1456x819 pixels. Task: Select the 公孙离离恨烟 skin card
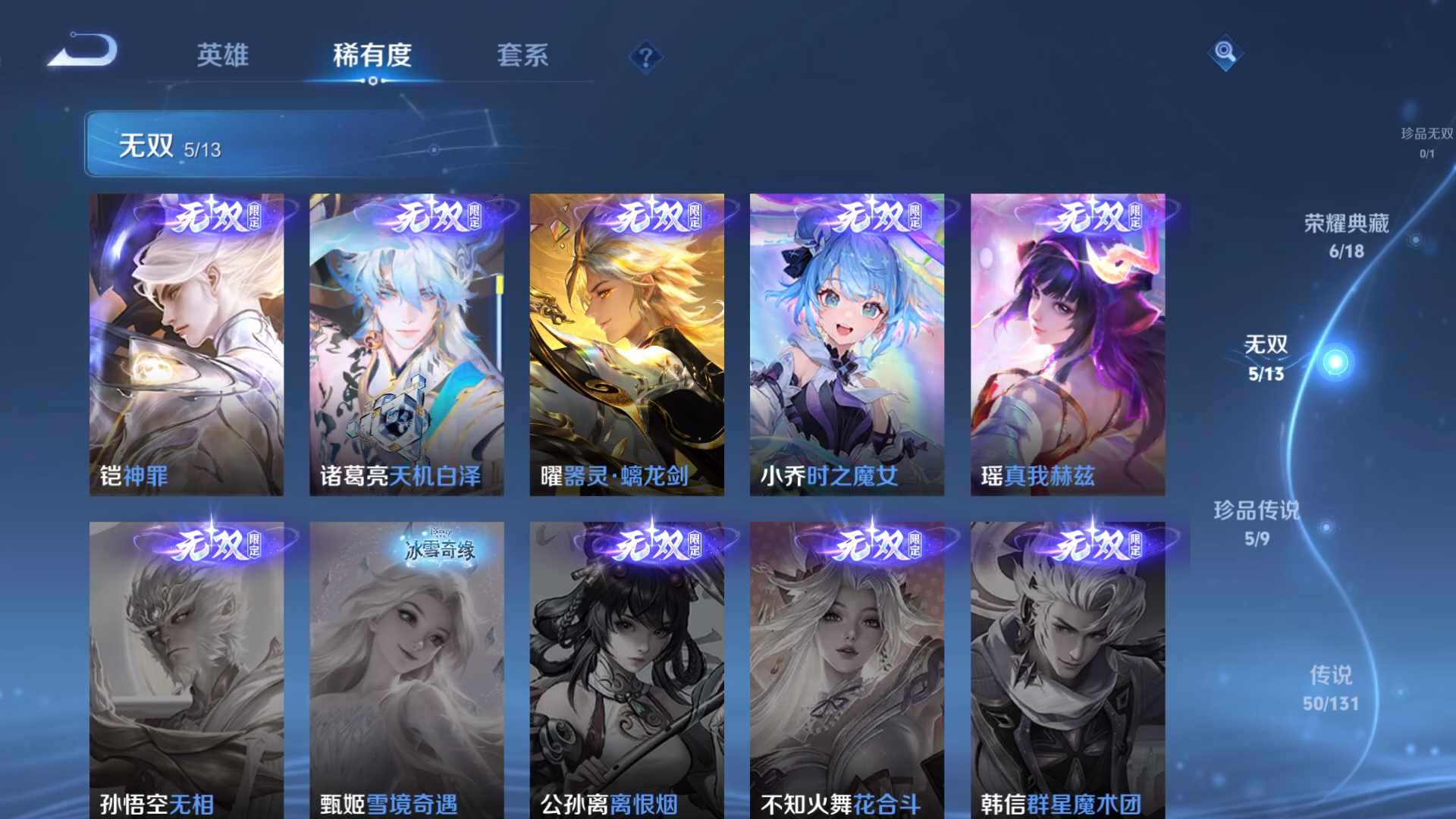coord(626,667)
